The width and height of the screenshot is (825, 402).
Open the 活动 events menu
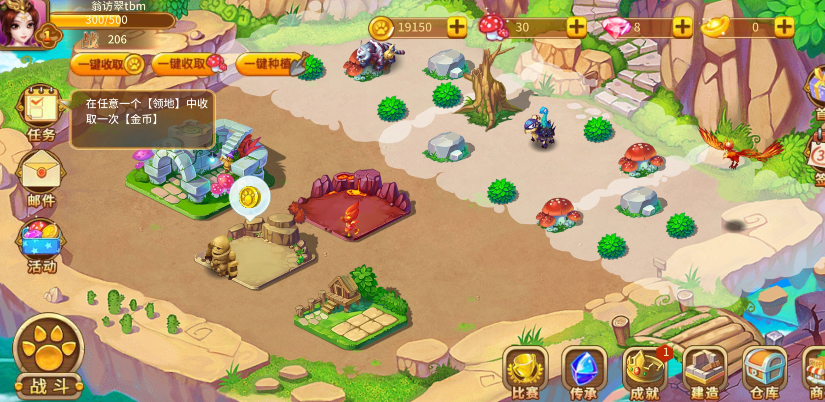coord(41,245)
